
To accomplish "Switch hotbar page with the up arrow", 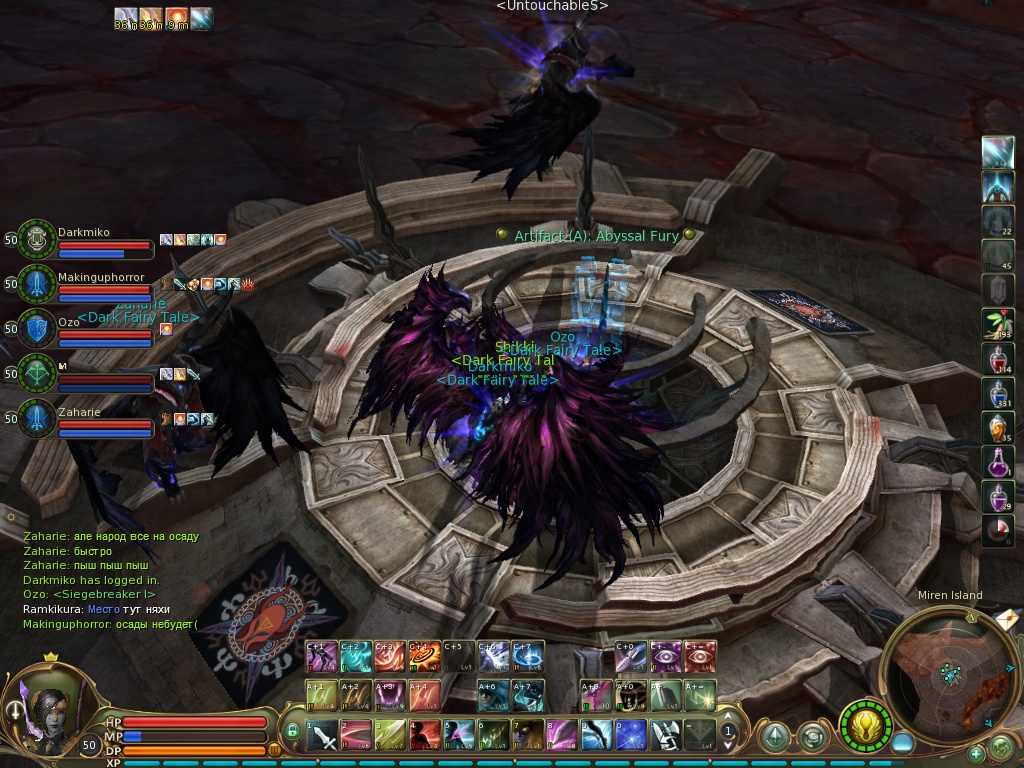I will click(729, 716).
